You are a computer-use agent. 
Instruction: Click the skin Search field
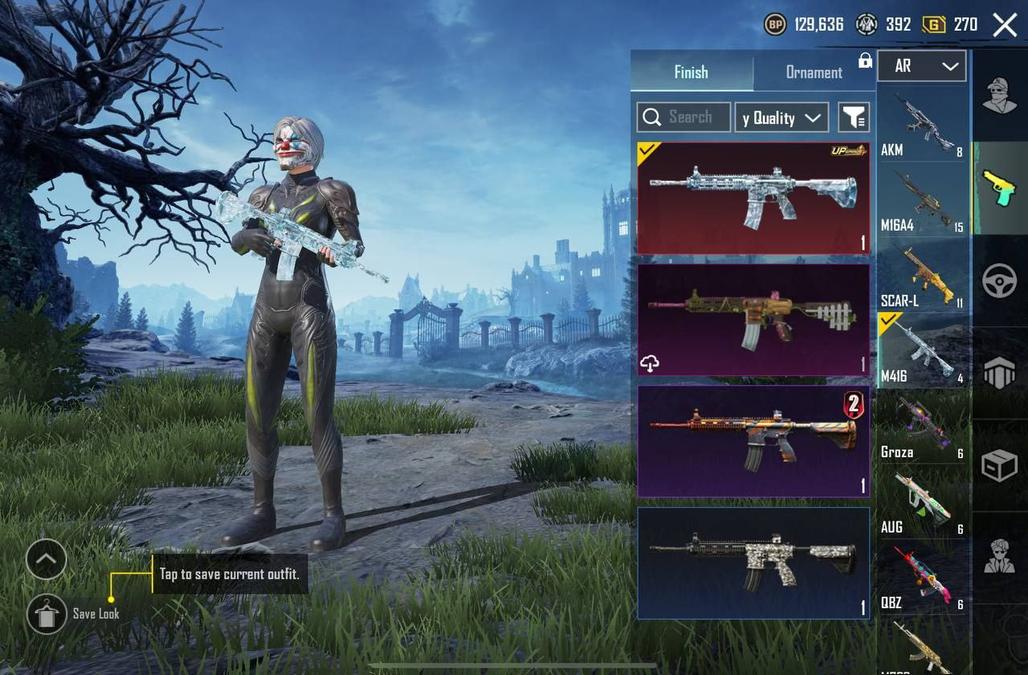coord(683,117)
